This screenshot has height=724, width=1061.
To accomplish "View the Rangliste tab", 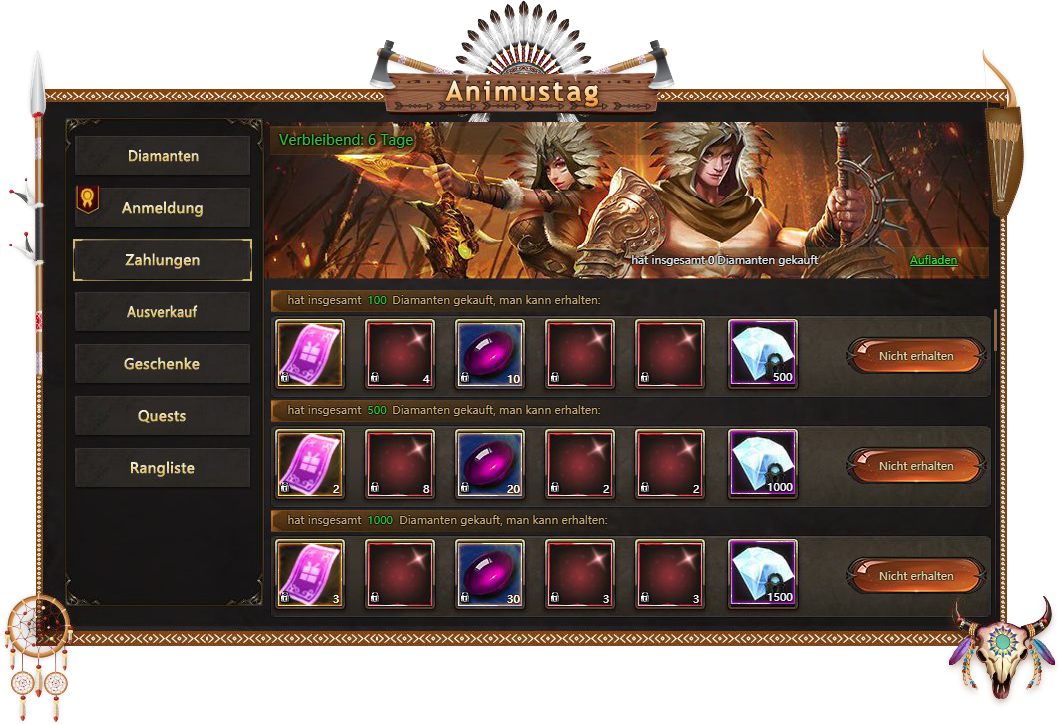I will 163,468.
